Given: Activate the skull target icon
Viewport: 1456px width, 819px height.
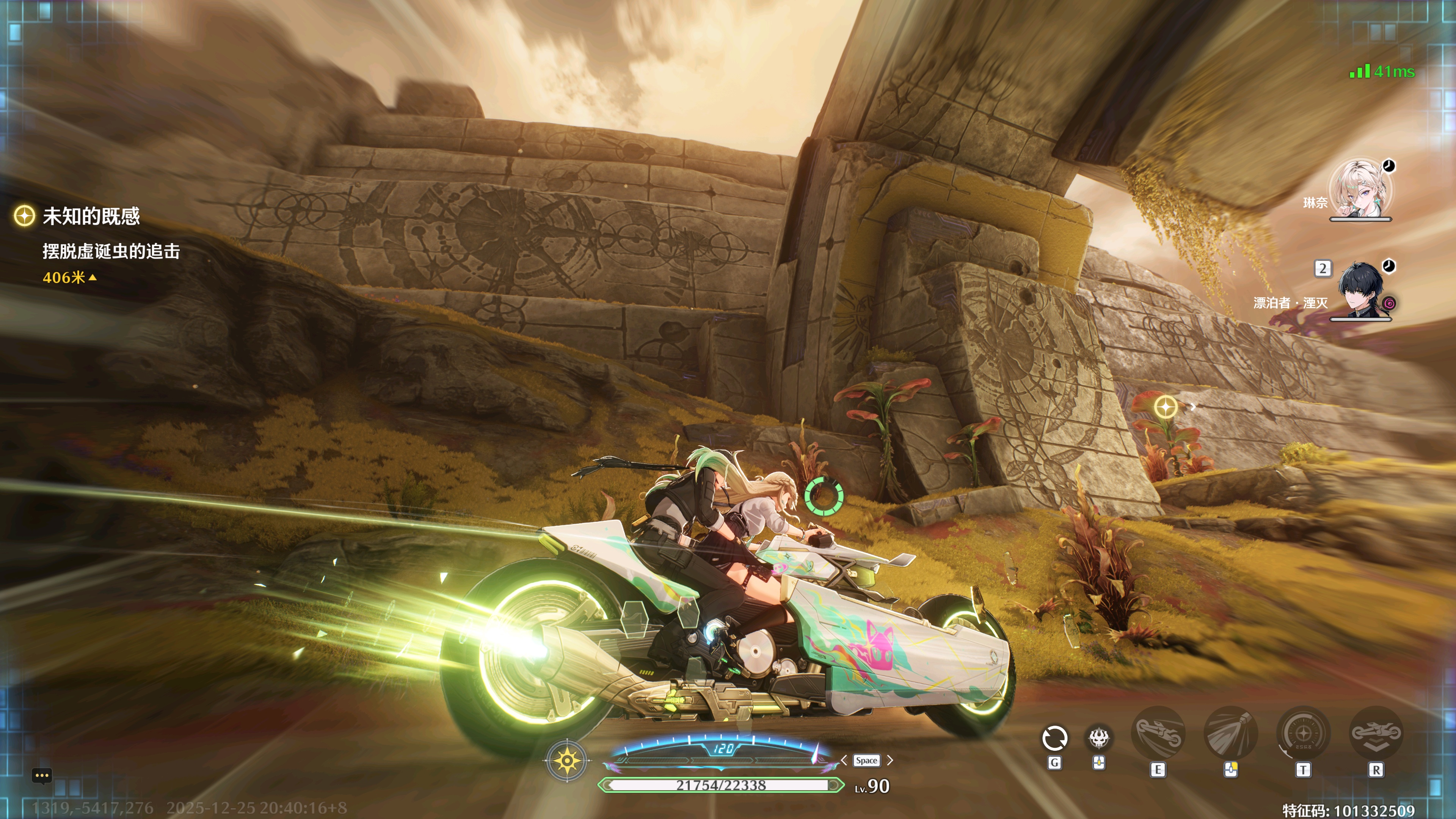Looking at the screenshot, I should pos(1099,737).
